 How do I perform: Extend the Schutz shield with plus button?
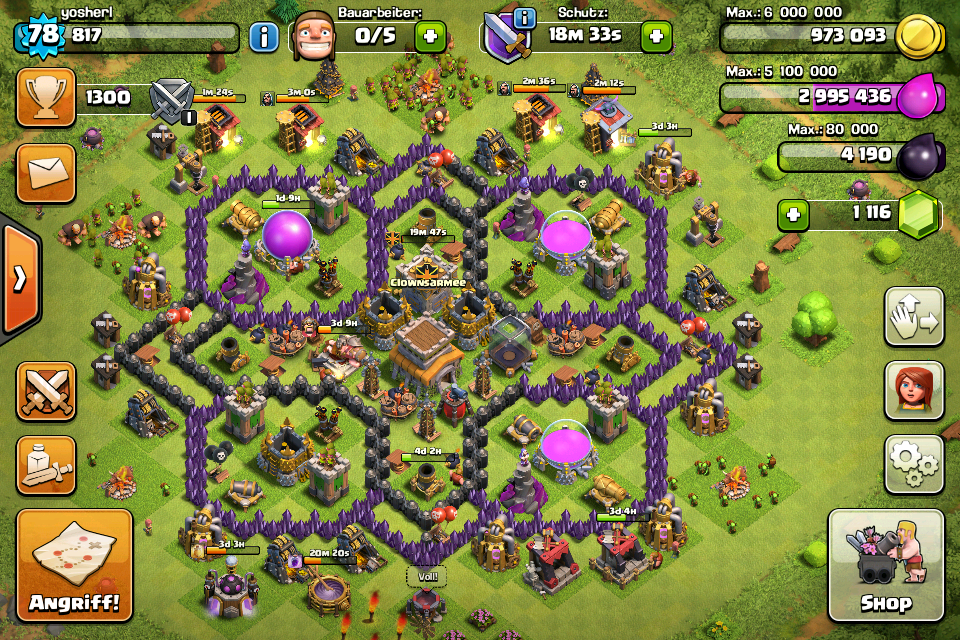click(x=656, y=38)
